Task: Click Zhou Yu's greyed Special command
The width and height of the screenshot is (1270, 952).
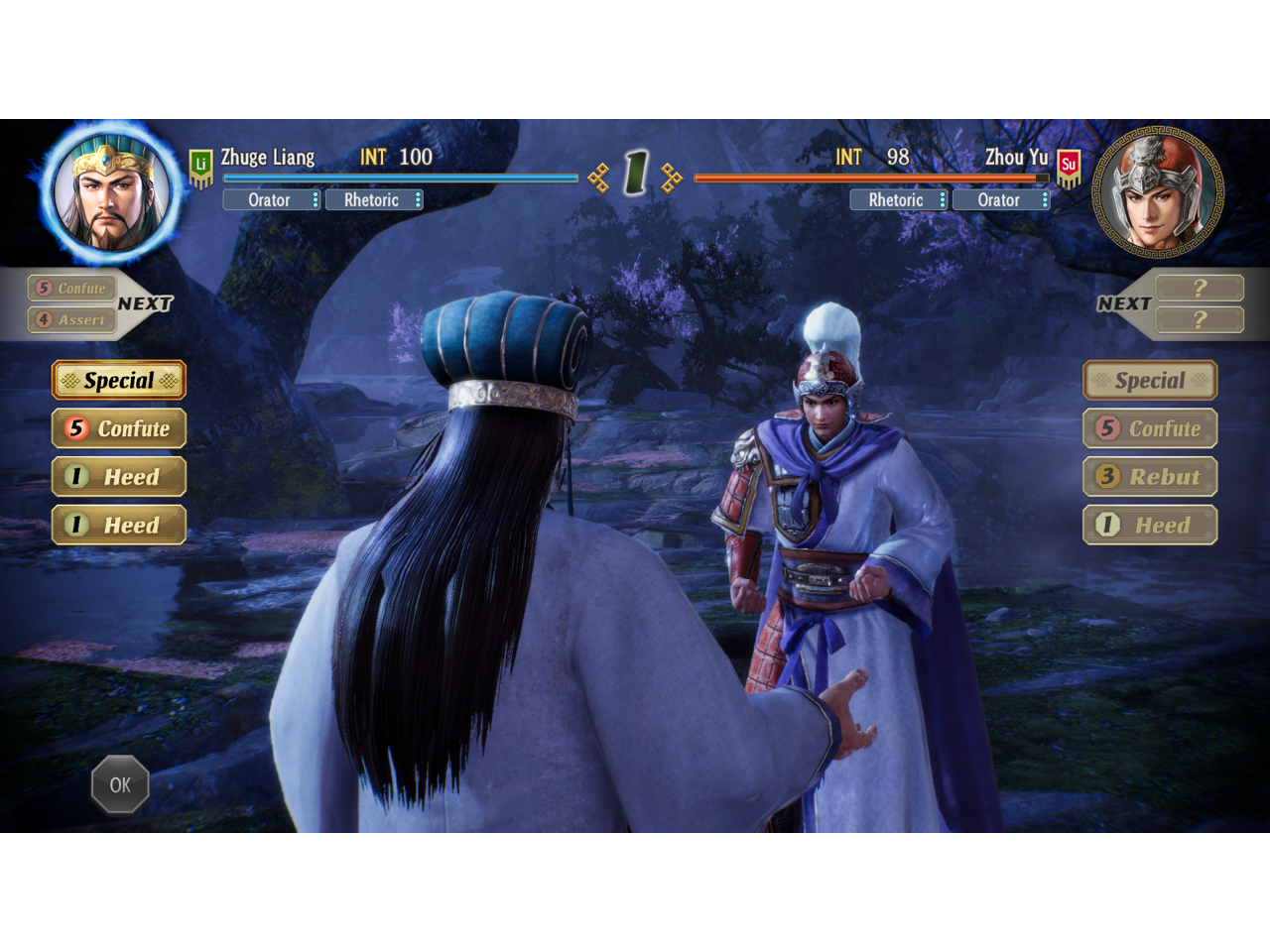Action: (1150, 381)
